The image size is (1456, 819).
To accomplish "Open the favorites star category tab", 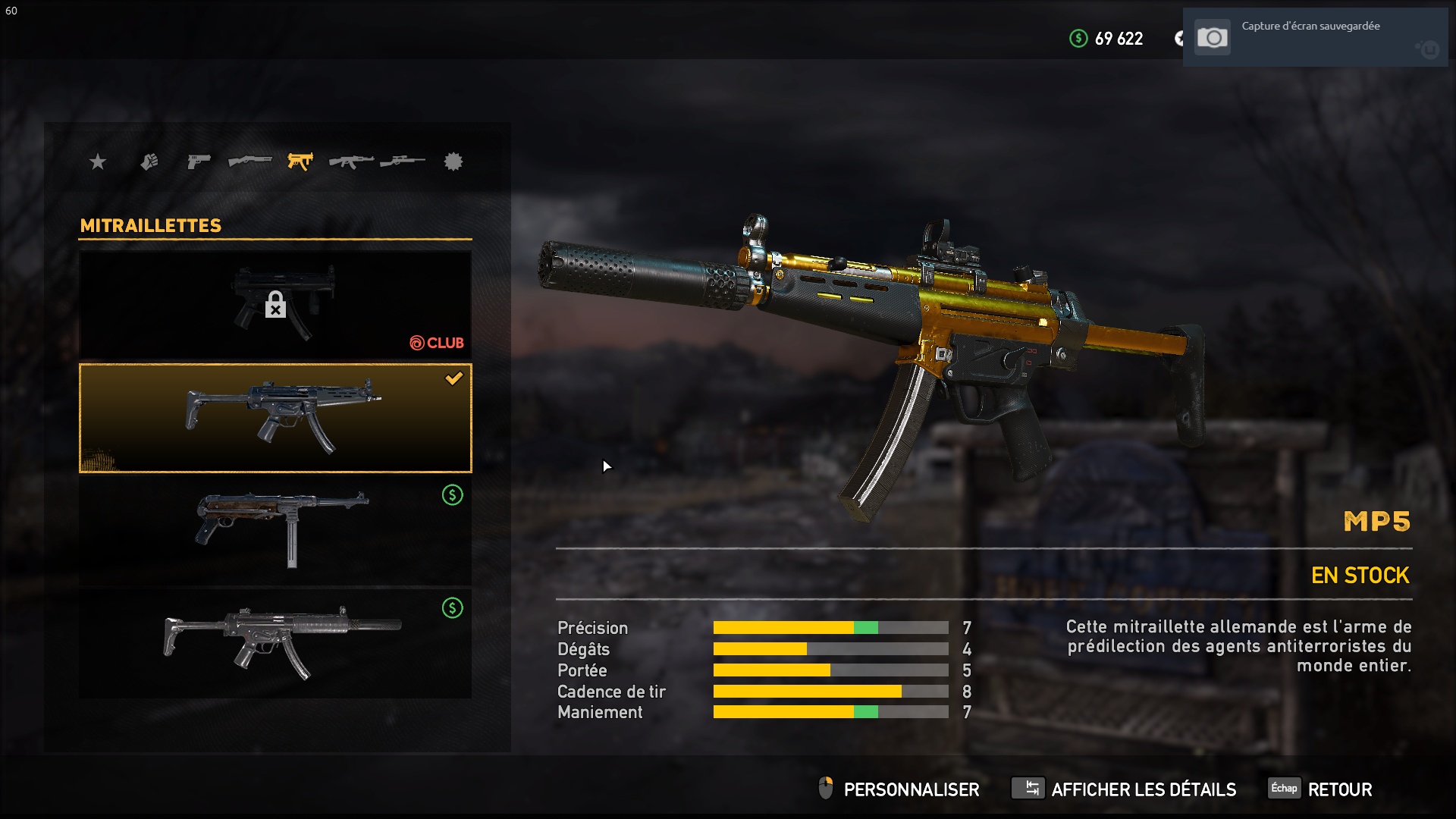I will [x=98, y=162].
